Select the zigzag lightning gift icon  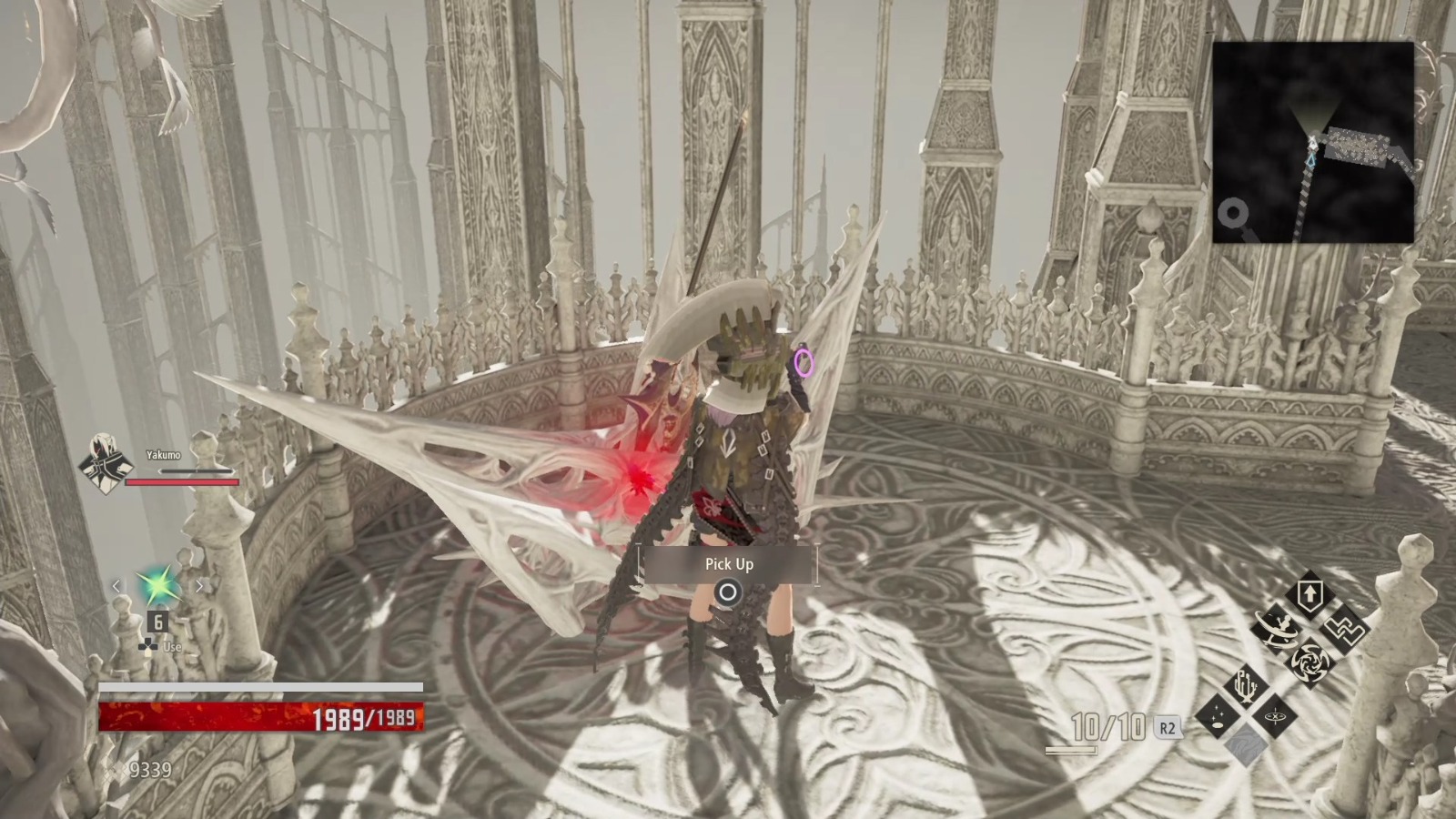[1346, 631]
